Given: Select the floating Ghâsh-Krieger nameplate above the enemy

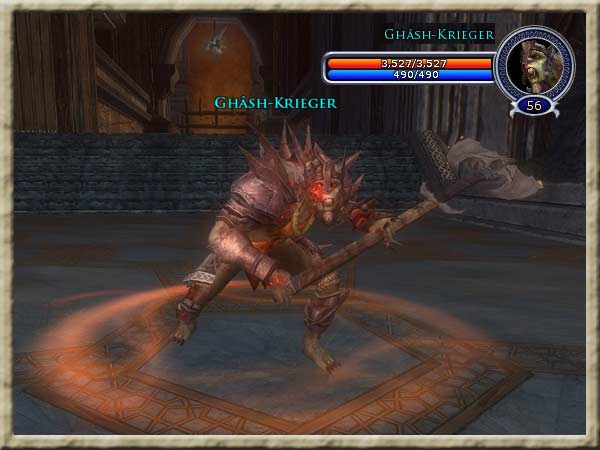Looking at the screenshot, I should [x=275, y=102].
